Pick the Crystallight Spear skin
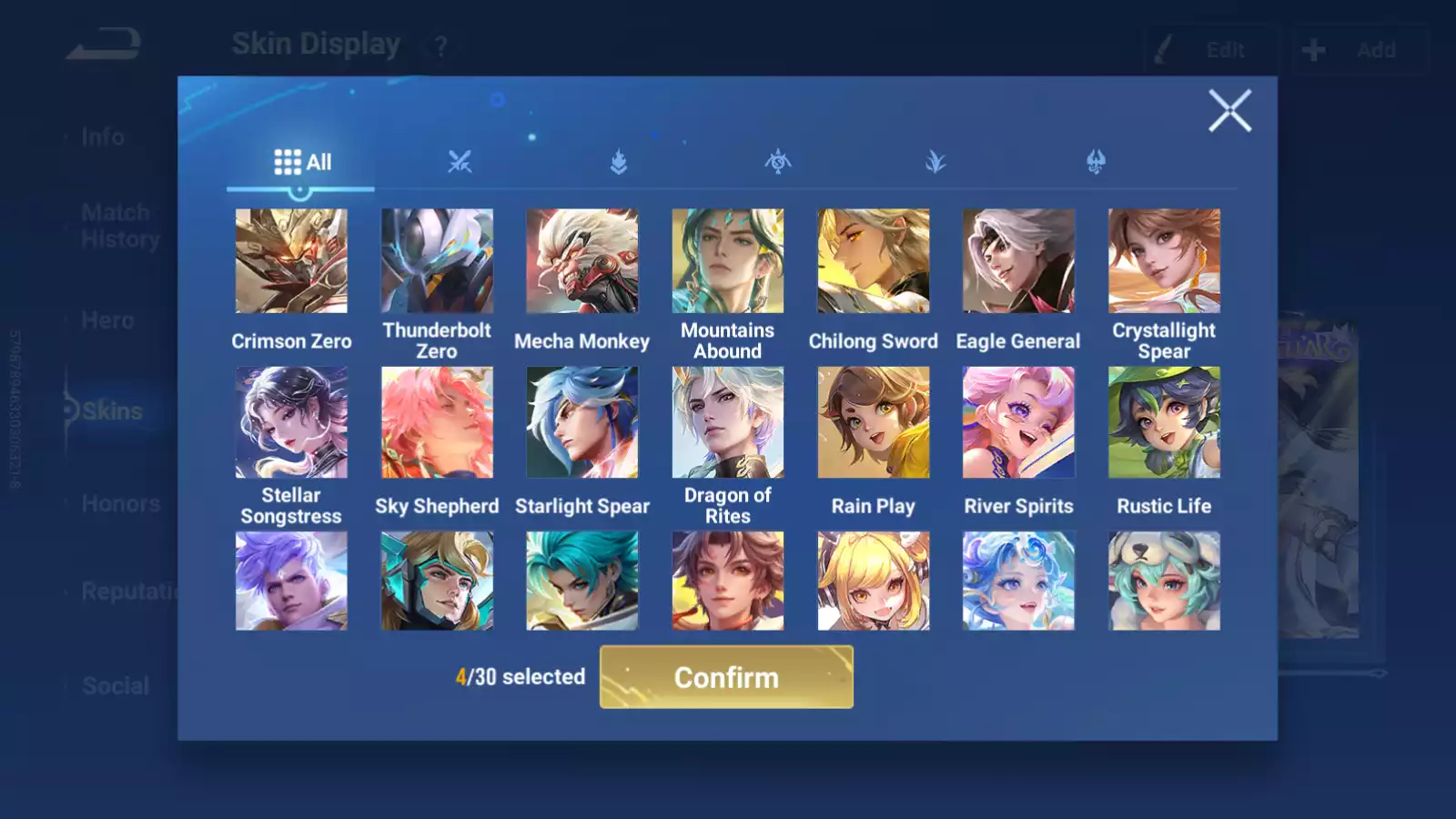The height and width of the screenshot is (819, 1456). tap(1164, 261)
